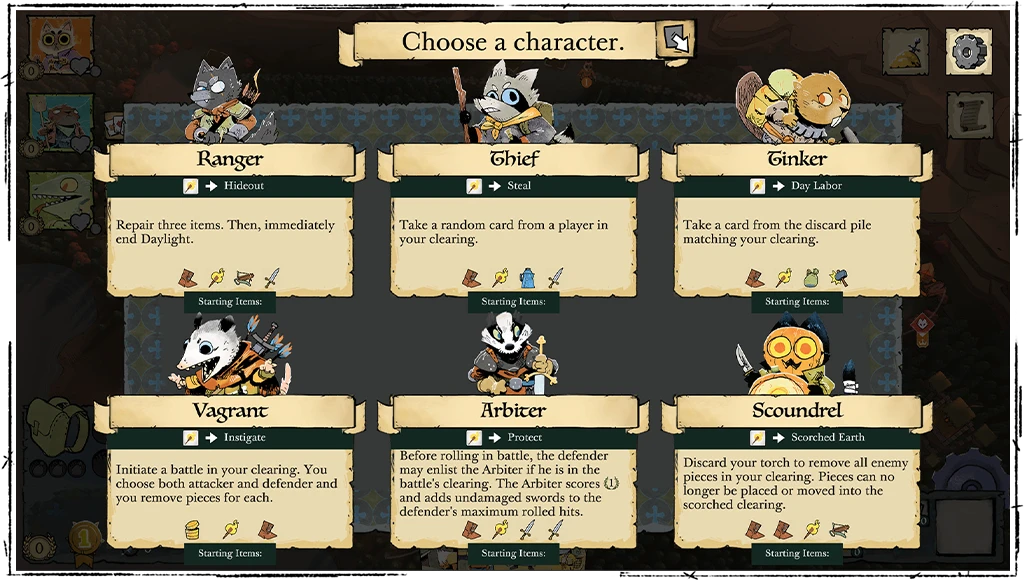Open the gold mound map icon
Screen dimensions: 1024x580
(x=906, y=51)
